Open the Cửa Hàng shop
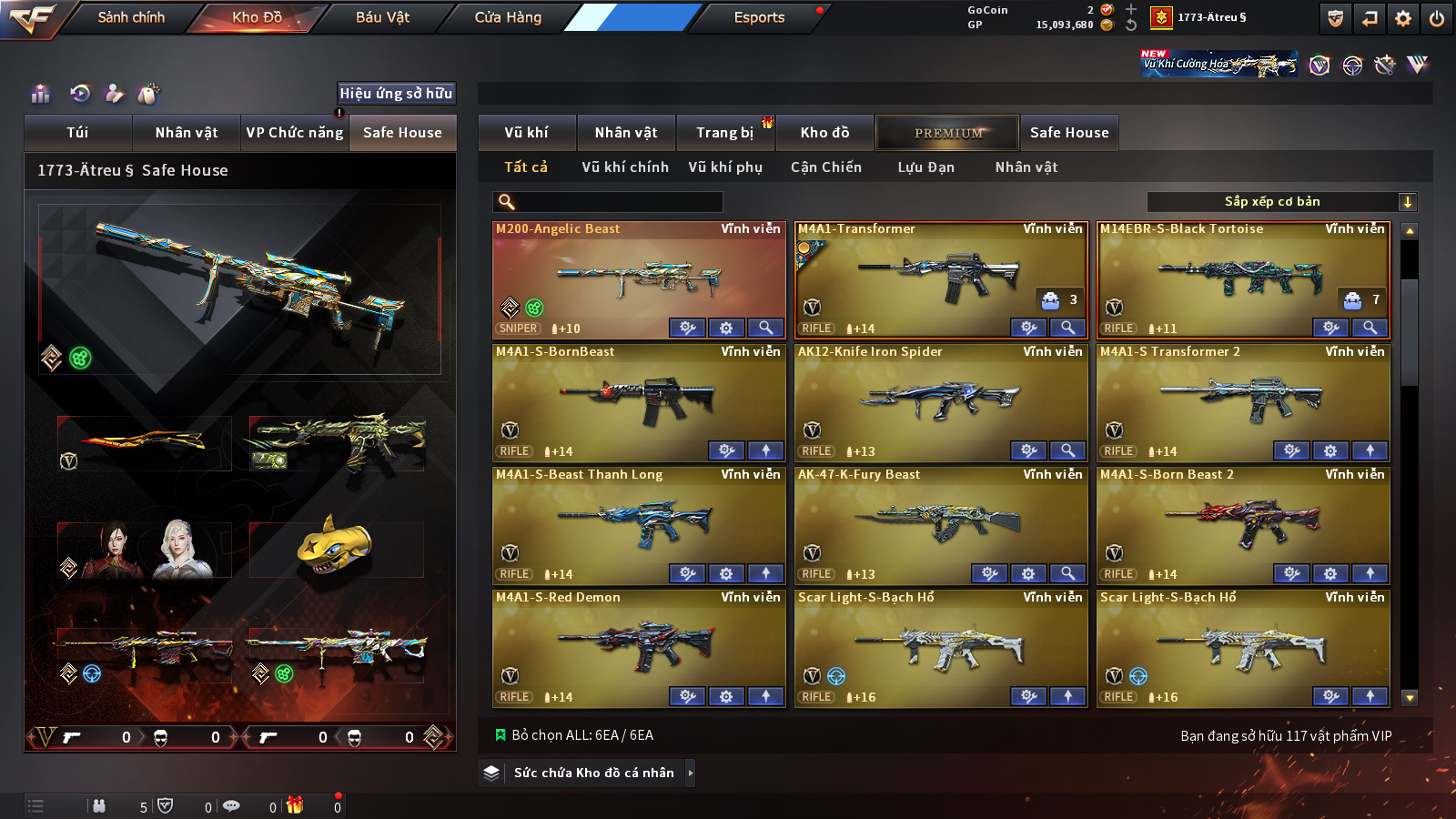1456x819 pixels. coord(508,17)
